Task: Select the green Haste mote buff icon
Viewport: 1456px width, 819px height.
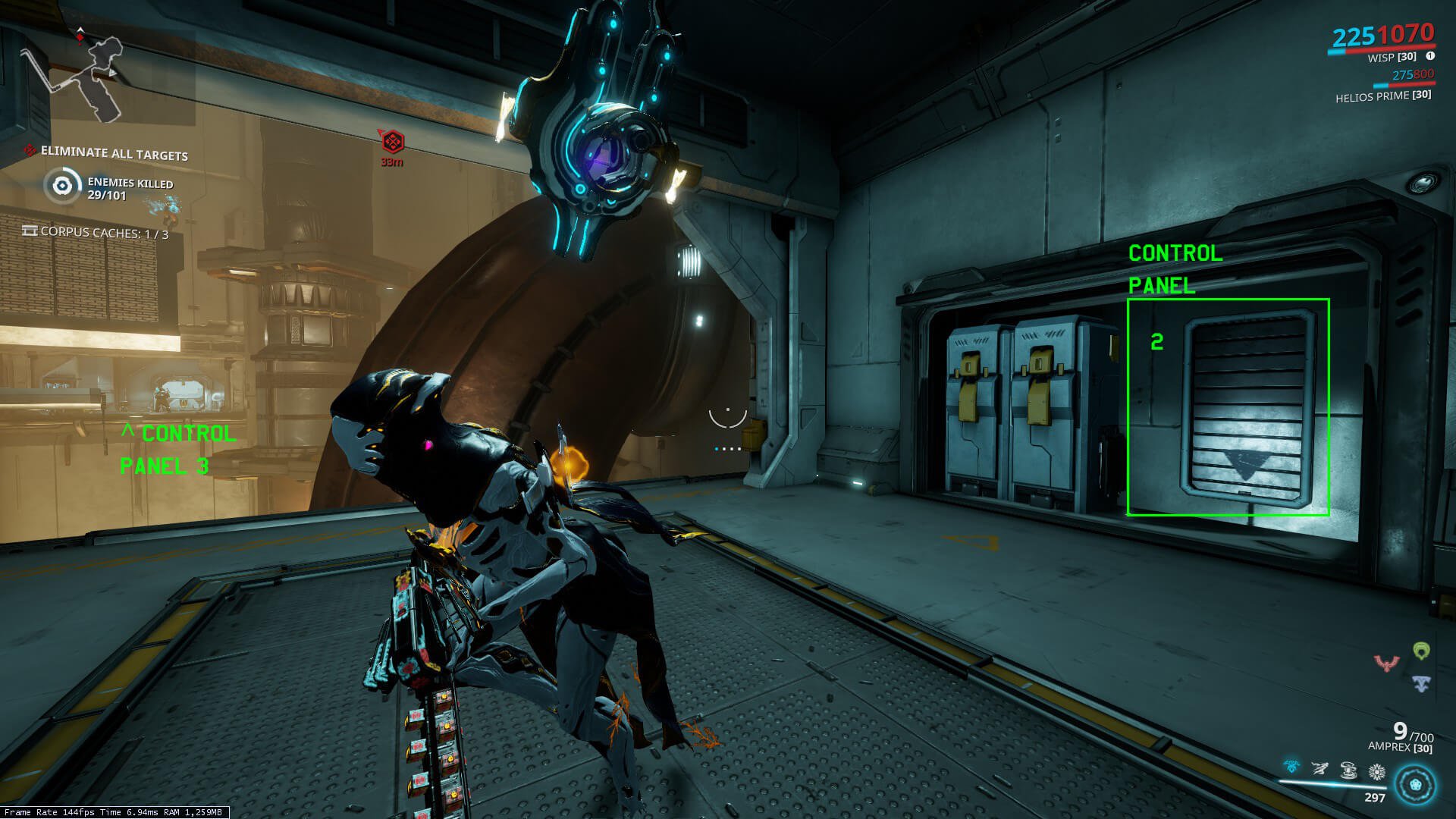Action: [1421, 651]
